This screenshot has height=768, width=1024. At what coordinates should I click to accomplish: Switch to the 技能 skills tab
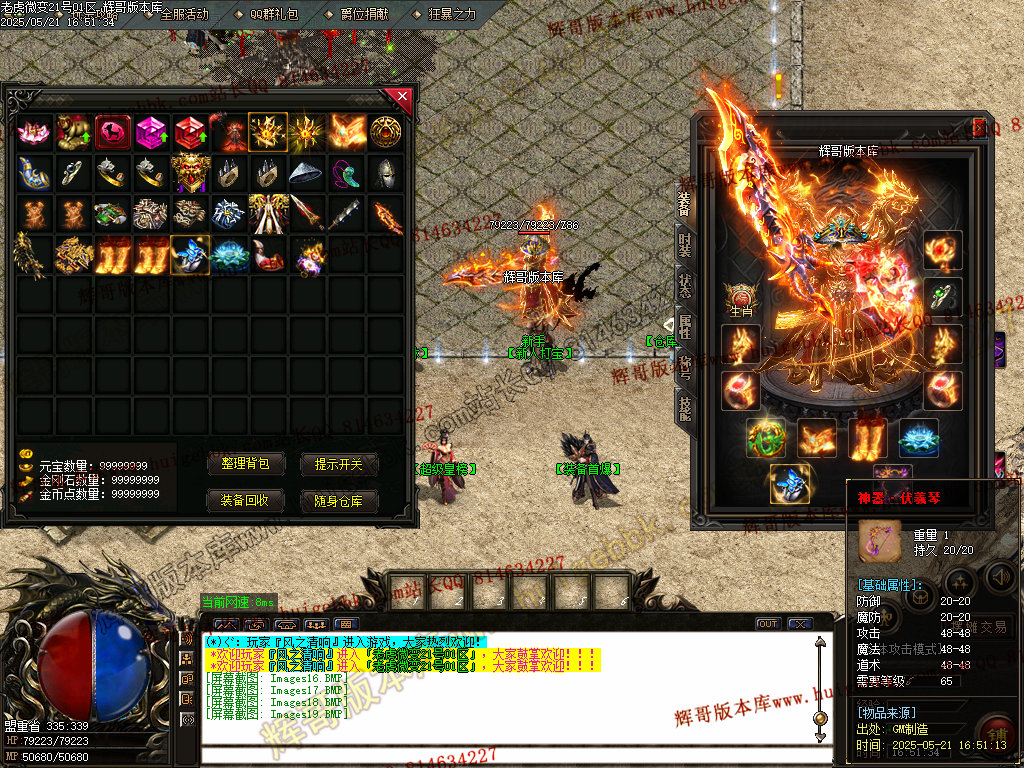tap(685, 405)
